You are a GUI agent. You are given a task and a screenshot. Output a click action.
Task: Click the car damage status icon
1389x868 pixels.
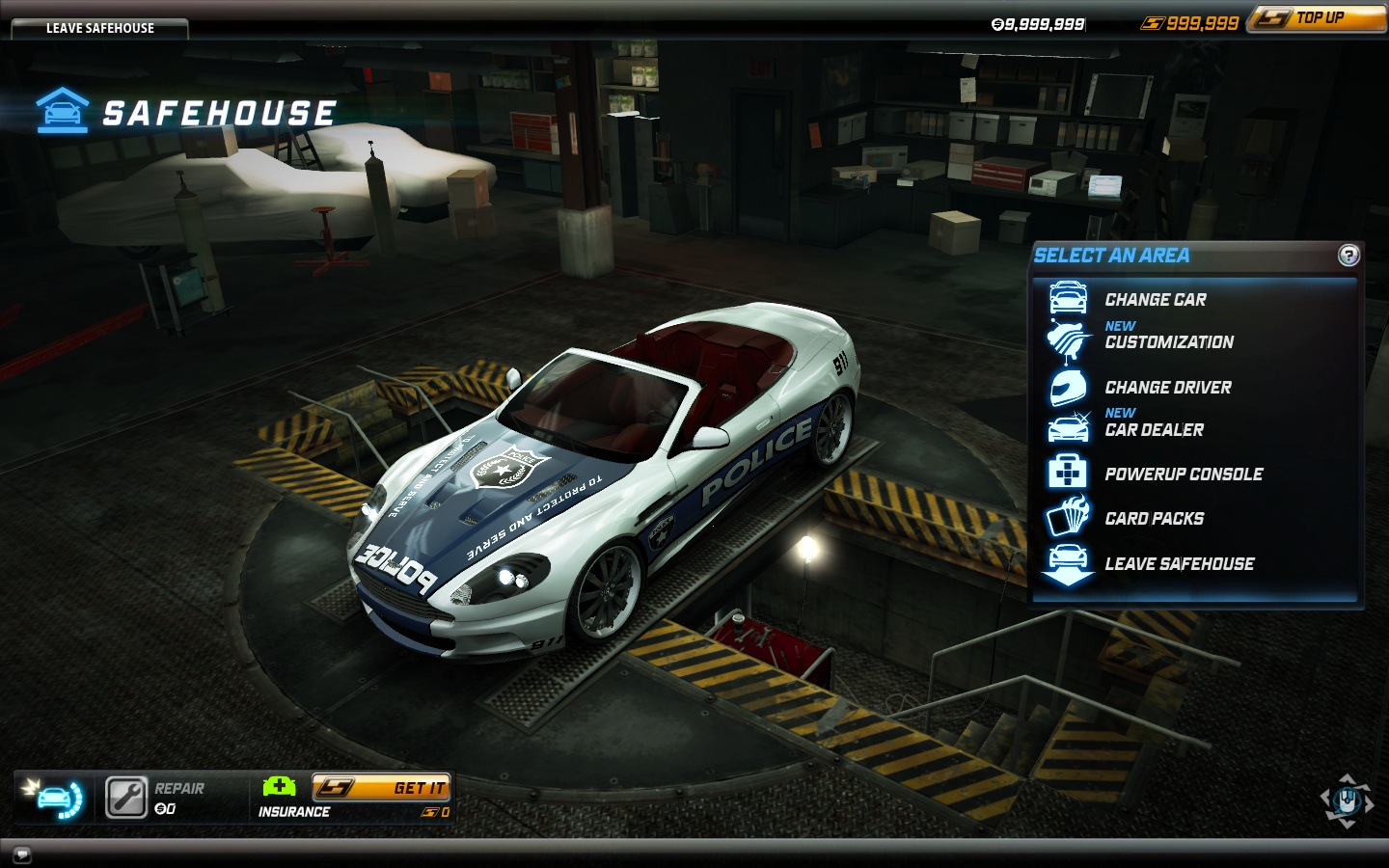54,798
